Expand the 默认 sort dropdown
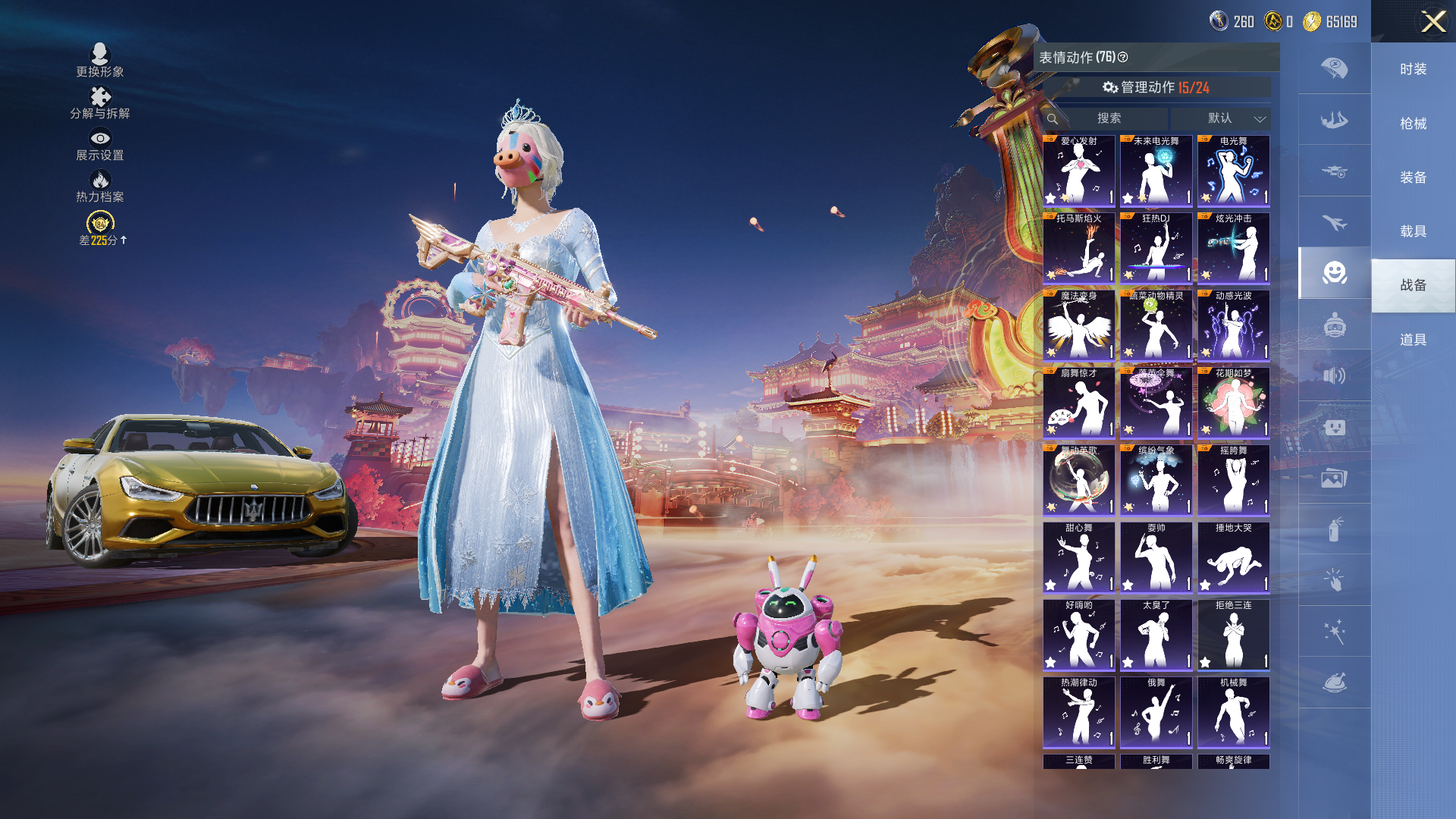The image size is (1456, 819). tap(1220, 118)
